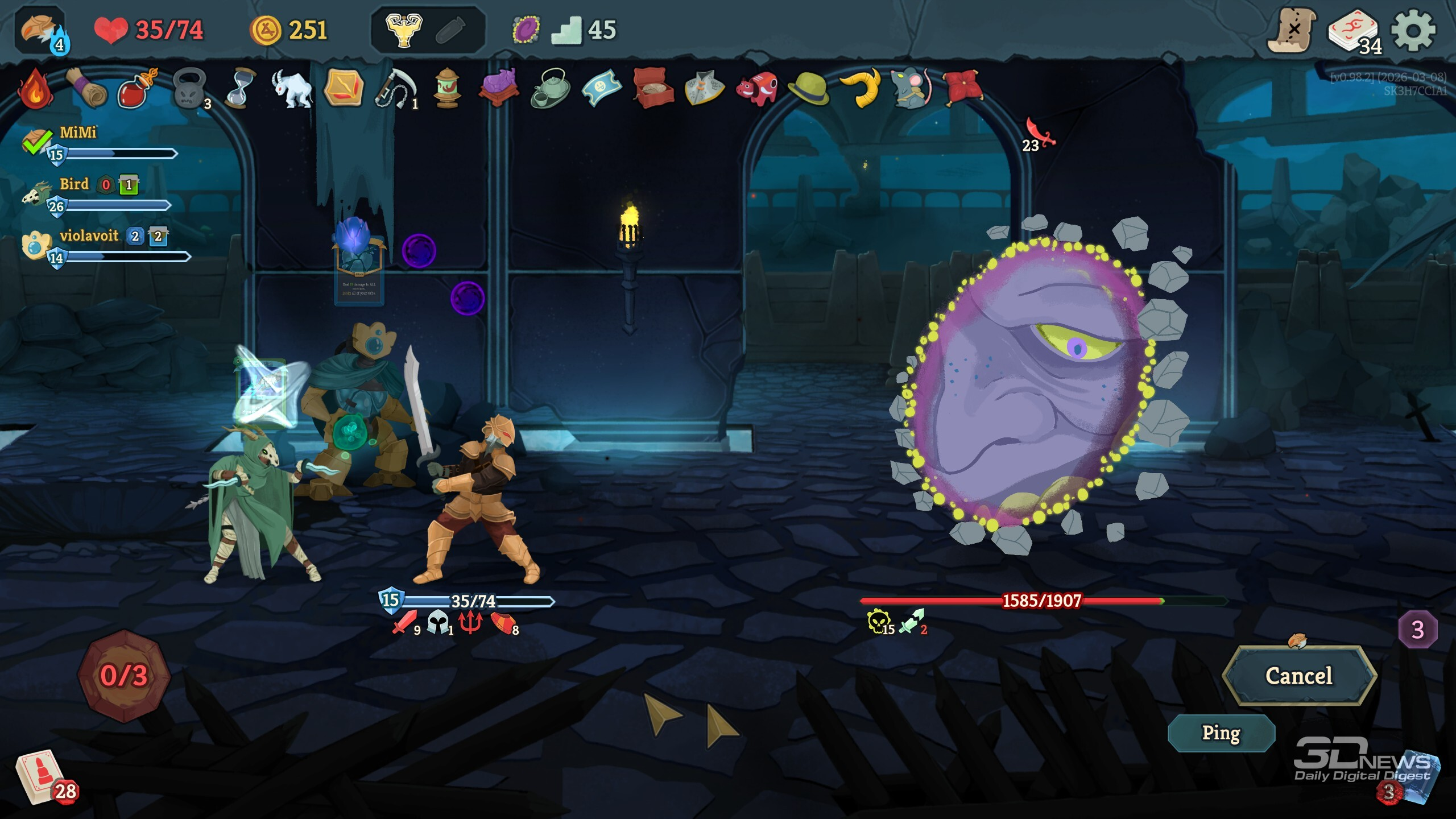This screenshot has width=1456, height=819.
Task: Inspect the red pillow relic
Action: tap(962, 88)
